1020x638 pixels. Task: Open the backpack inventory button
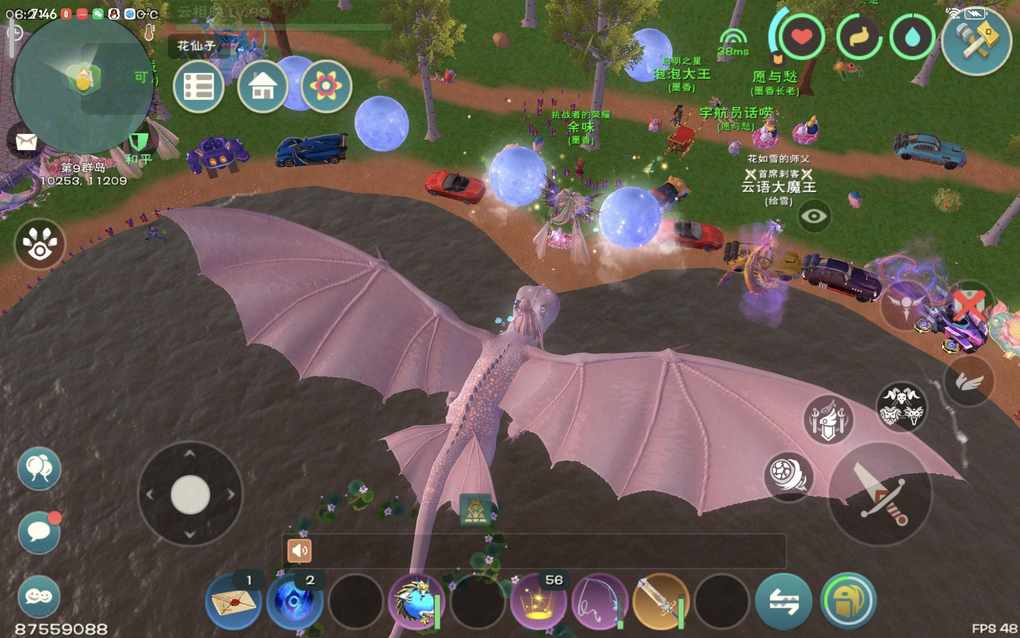tap(848, 601)
